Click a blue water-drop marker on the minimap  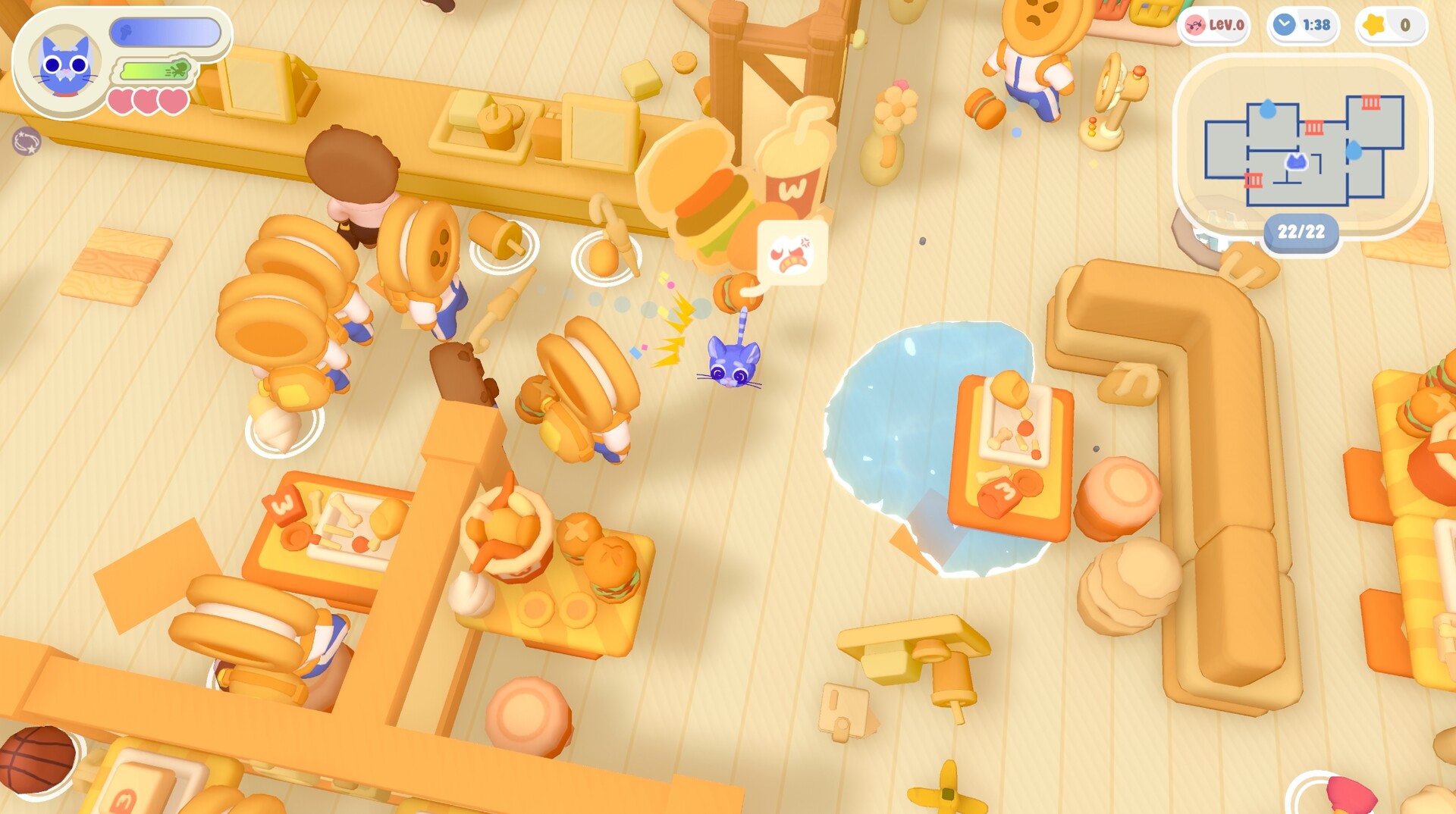coord(1267,109)
